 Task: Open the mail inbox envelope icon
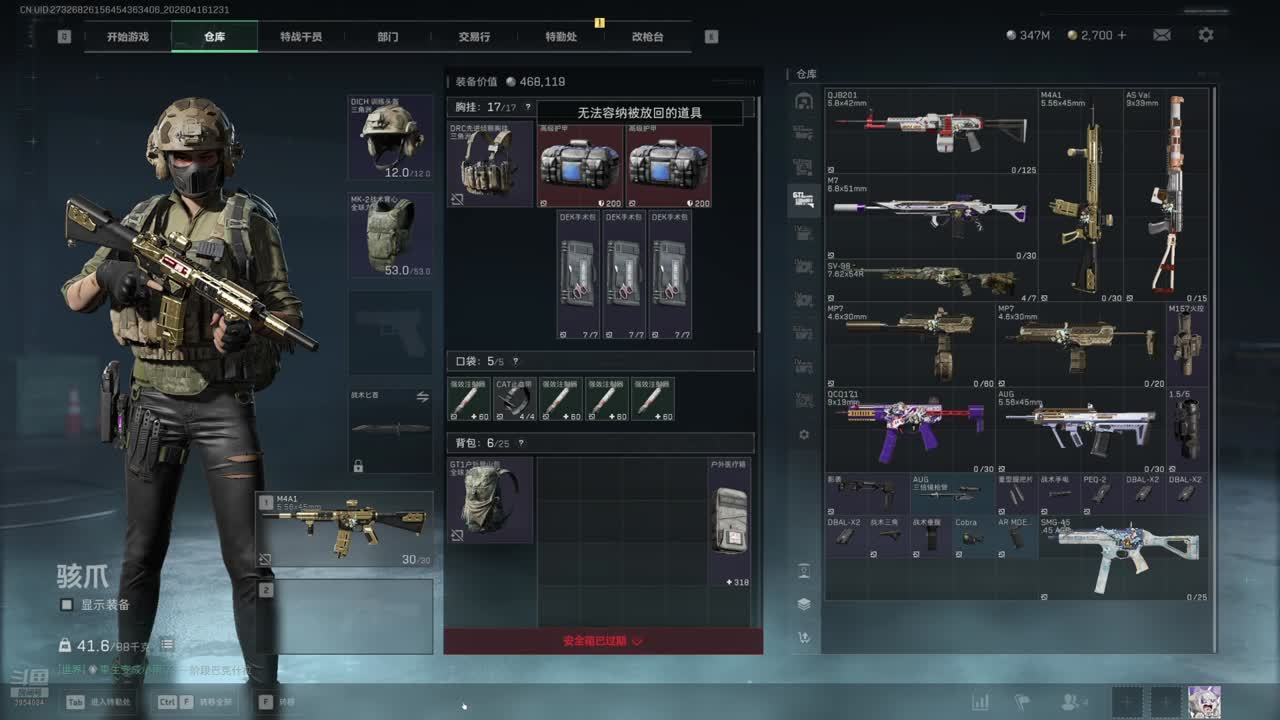click(1162, 35)
